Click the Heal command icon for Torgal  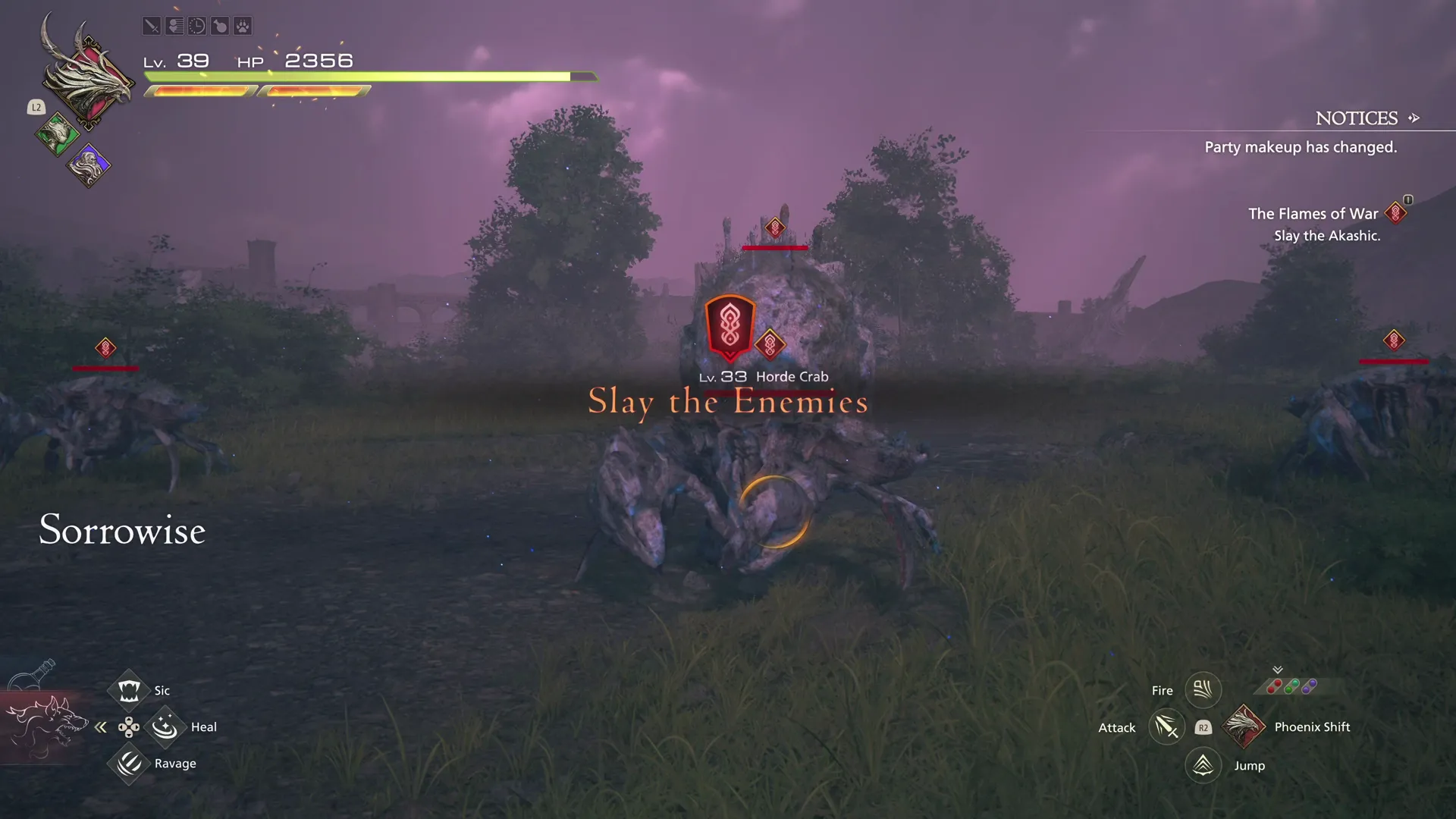[165, 726]
